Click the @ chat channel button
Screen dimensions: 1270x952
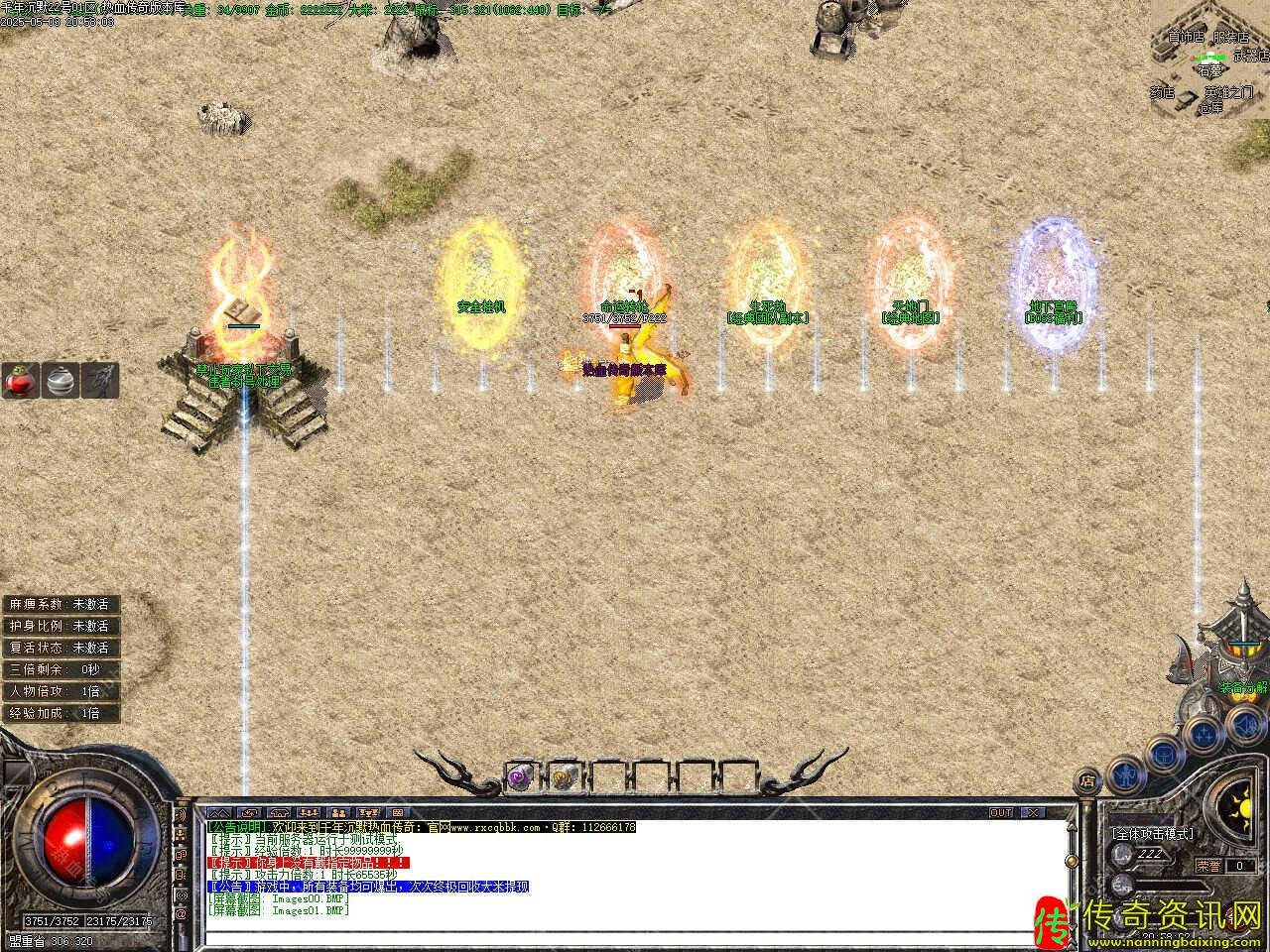click(x=181, y=911)
